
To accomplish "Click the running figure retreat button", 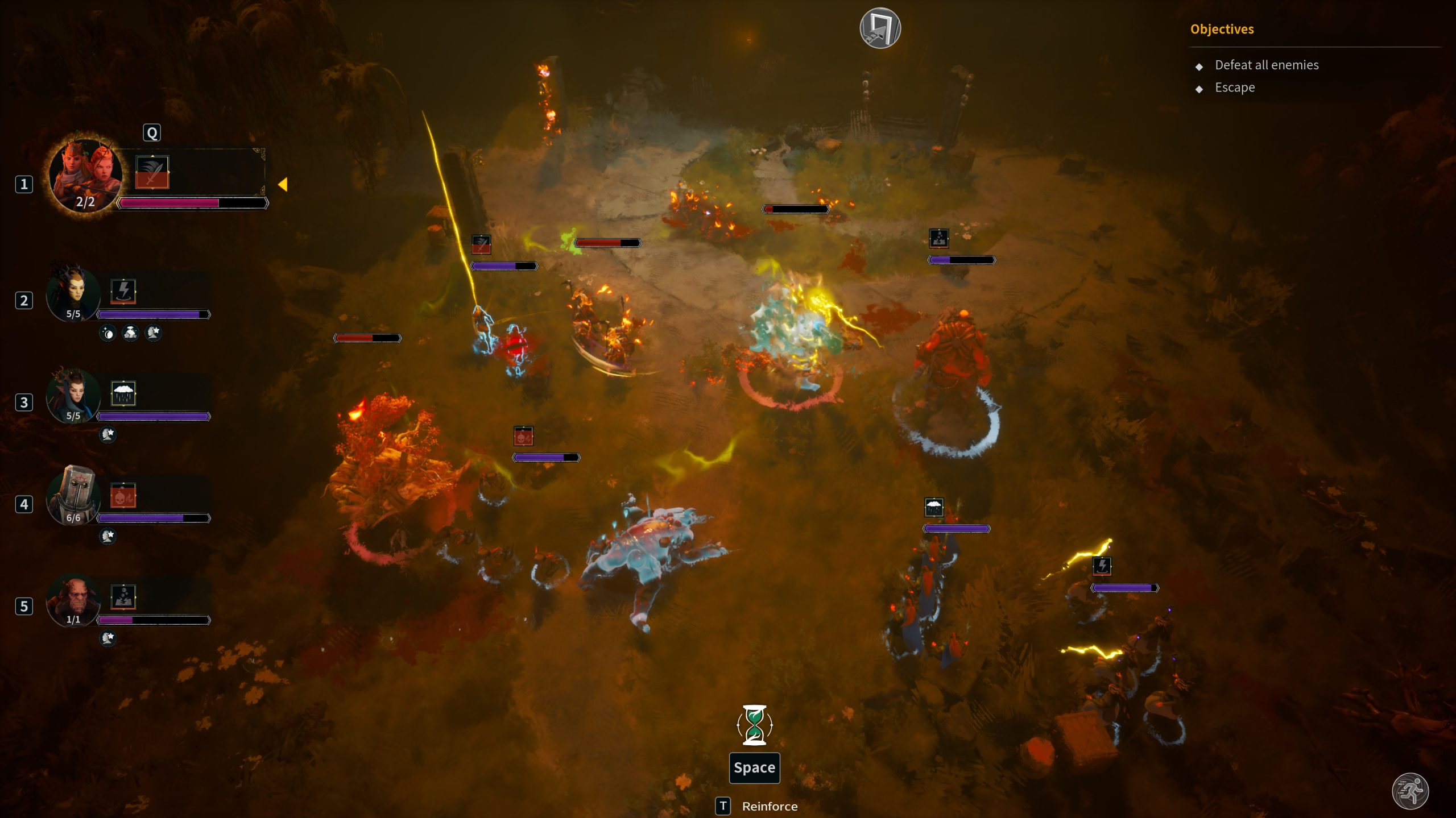I will click(x=1410, y=791).
